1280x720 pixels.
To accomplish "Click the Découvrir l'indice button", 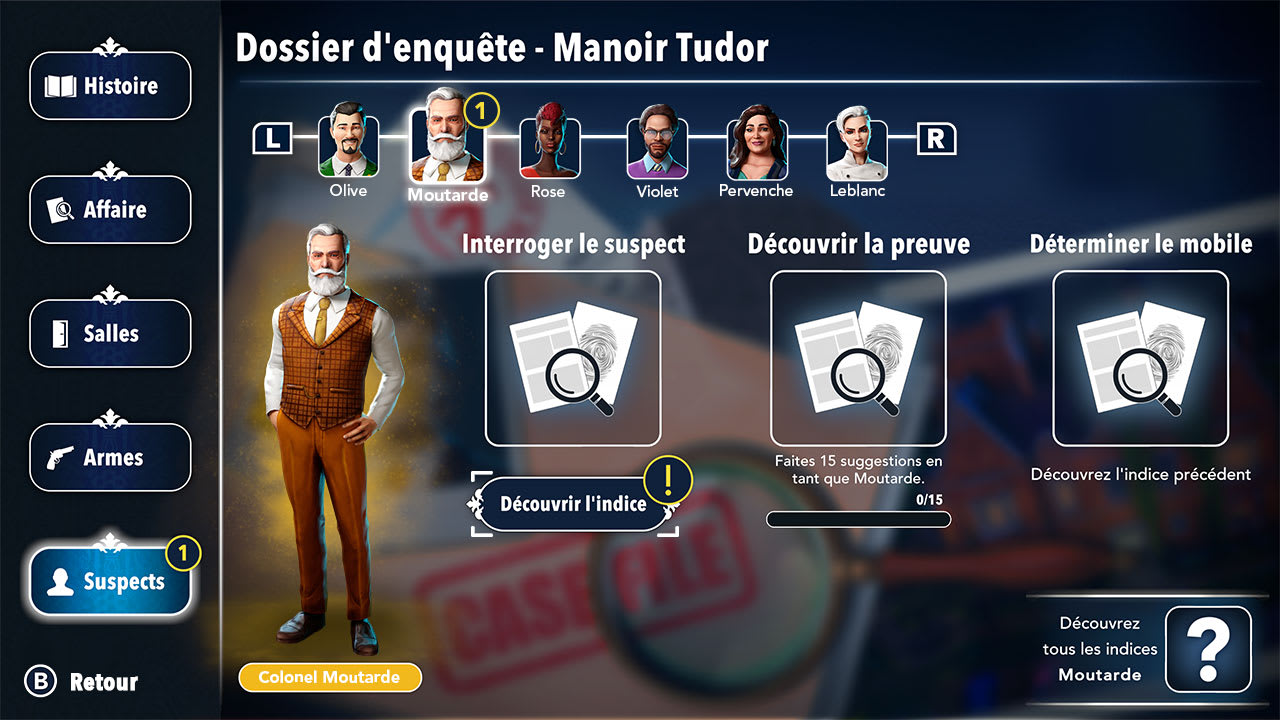I will coord(573,503).
